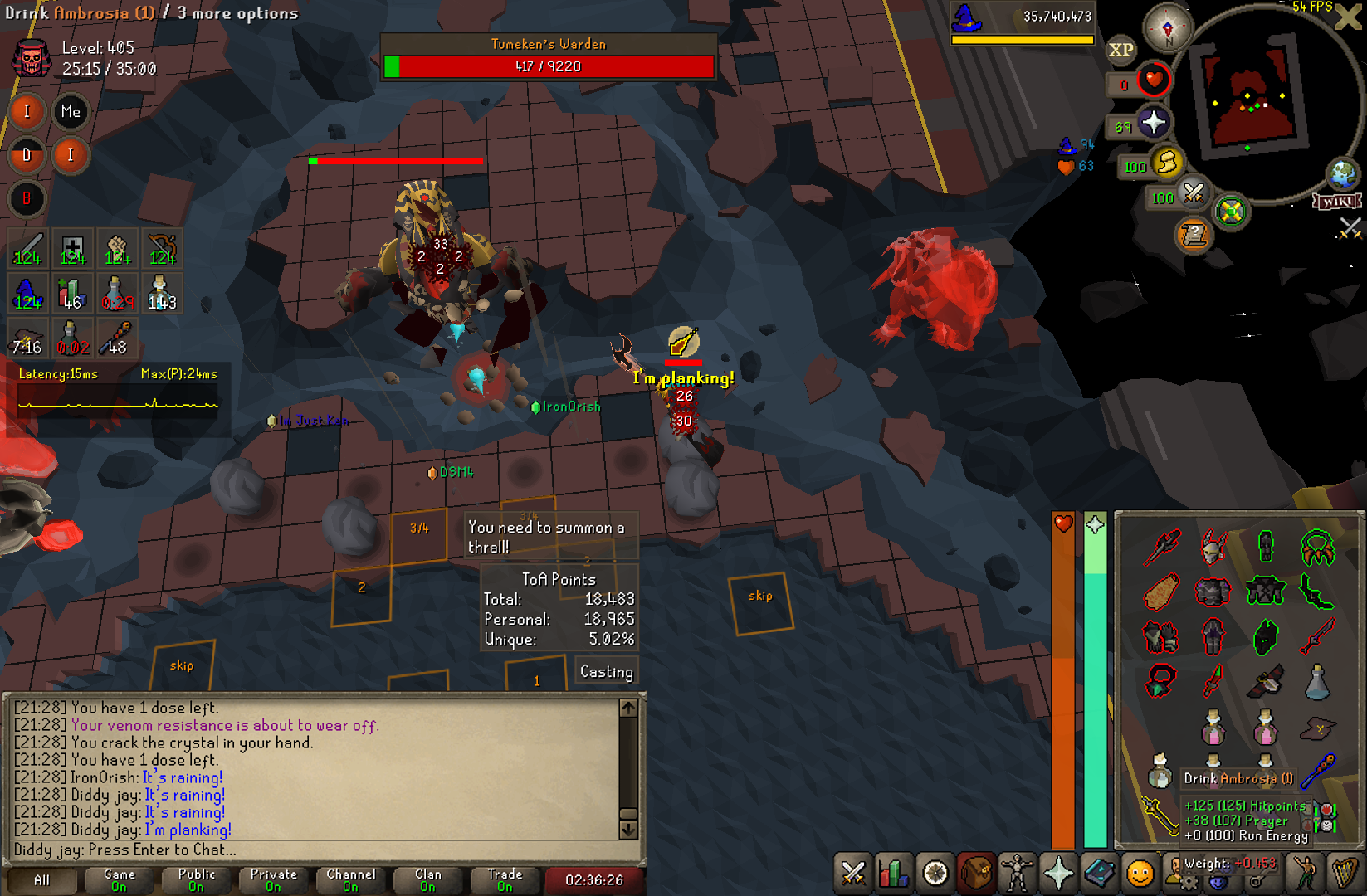Open the Wiki lookup button

coord(1336,202)
